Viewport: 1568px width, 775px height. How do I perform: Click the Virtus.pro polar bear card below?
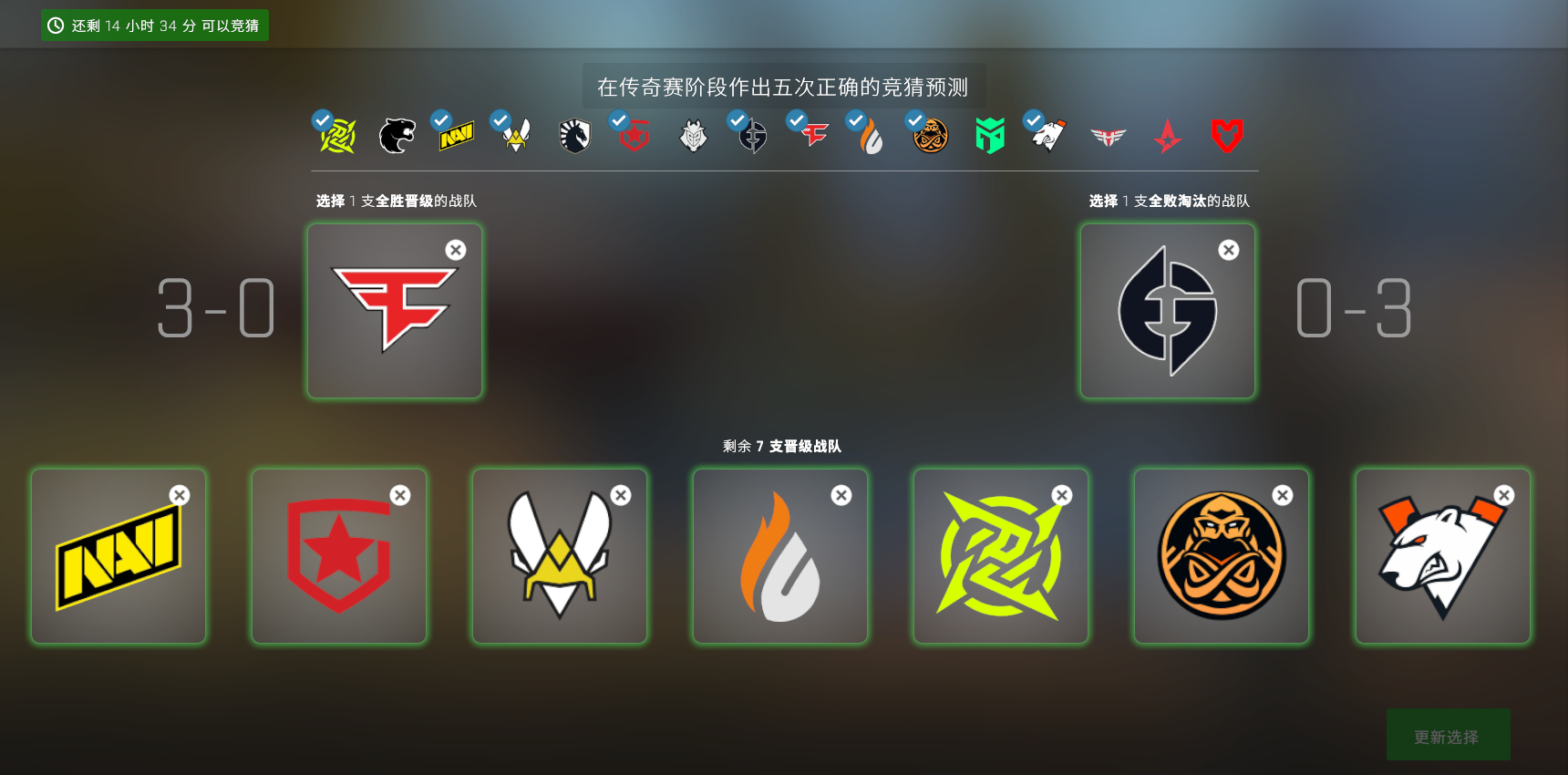click(1442, 556)
